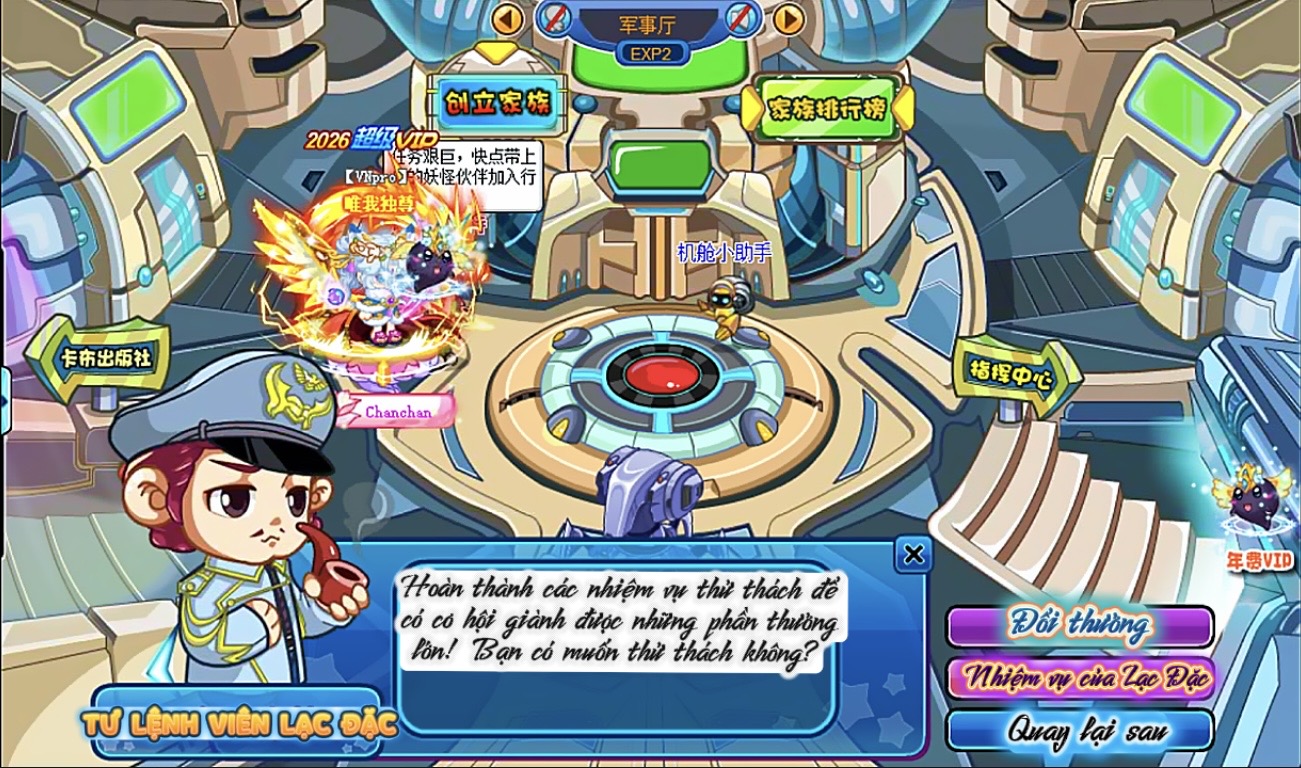
Task: Toggle the mute sound icon right of 军事厅
Action: click(741, 18)
